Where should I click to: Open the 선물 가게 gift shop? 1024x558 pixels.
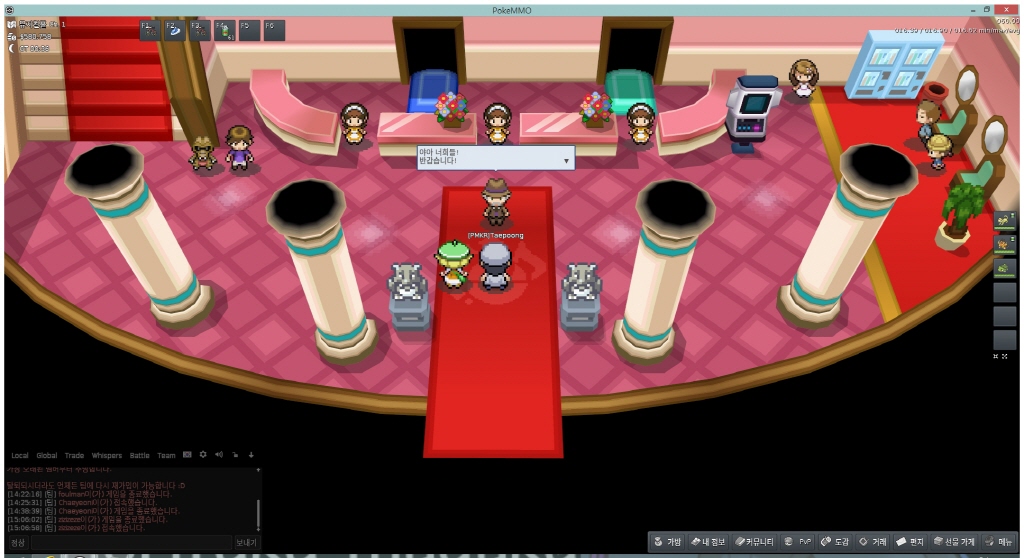pos(954,542)
